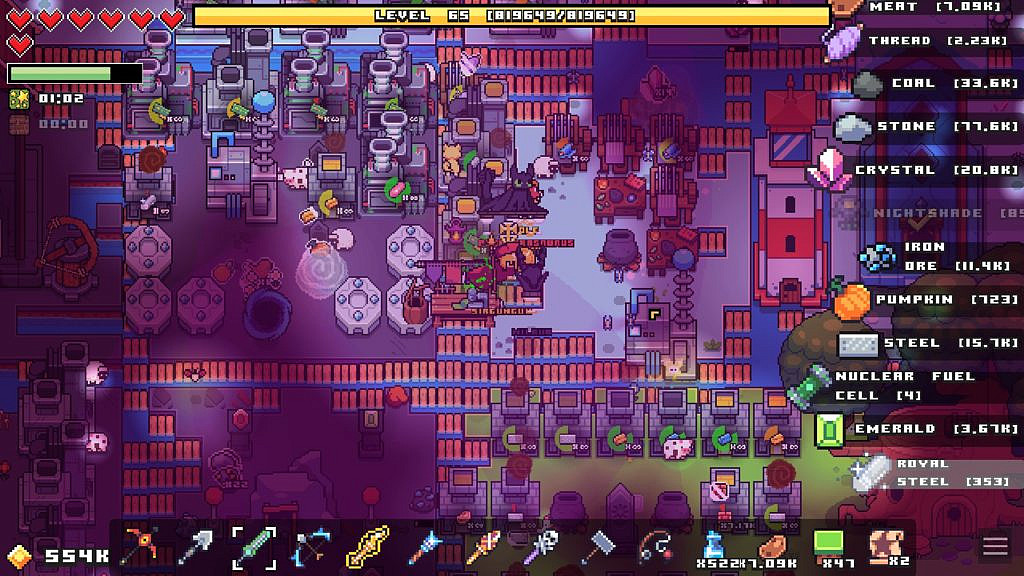Viewport: 1024px width, 576px height.
Task: Select the orange flame rod slot
Action: pyautogui.click(x=480, y=546)
